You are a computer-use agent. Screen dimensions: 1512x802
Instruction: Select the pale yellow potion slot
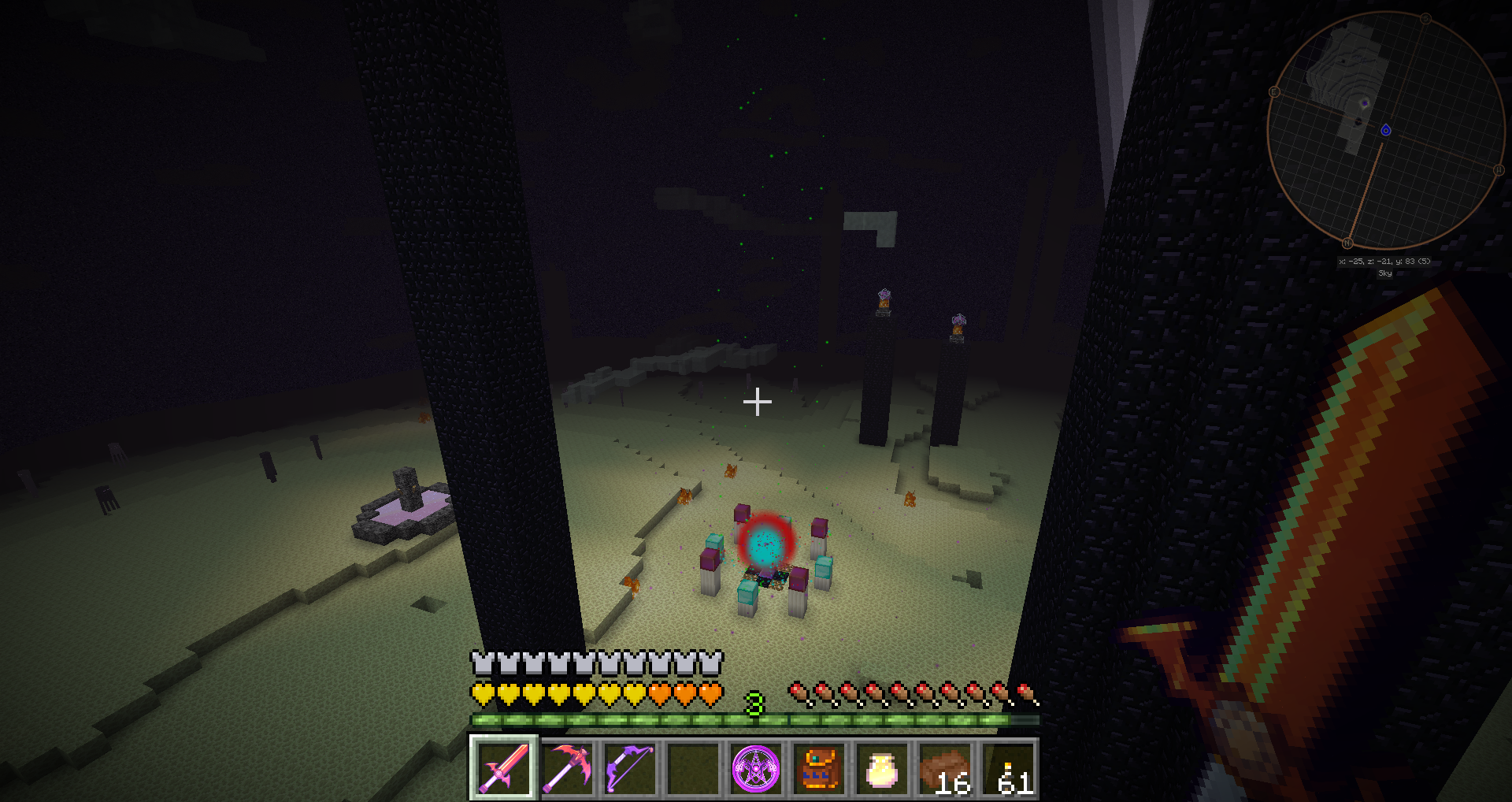coord(881,768)
